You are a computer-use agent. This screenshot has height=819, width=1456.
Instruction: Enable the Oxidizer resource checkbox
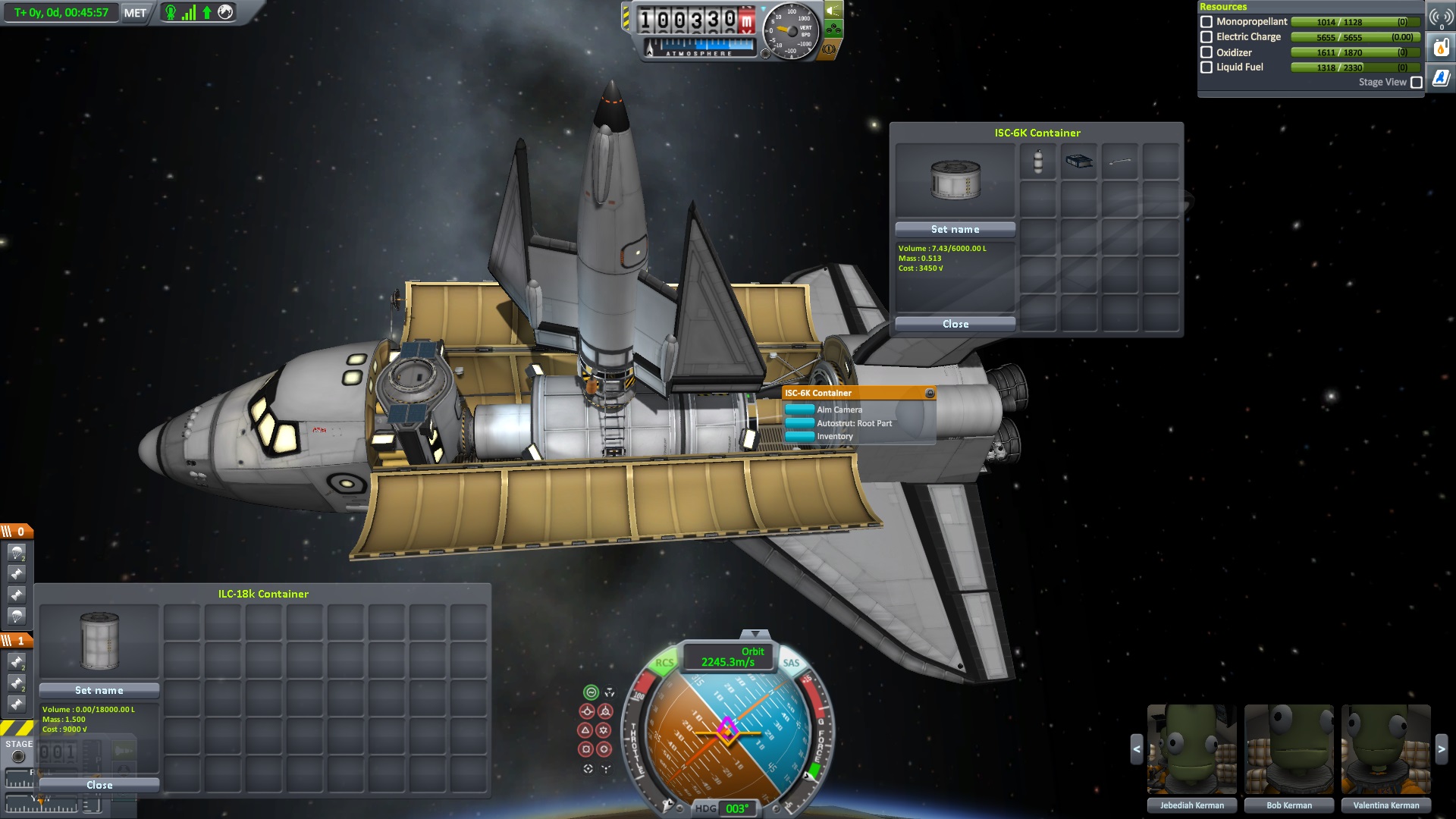click(1207, 52)
